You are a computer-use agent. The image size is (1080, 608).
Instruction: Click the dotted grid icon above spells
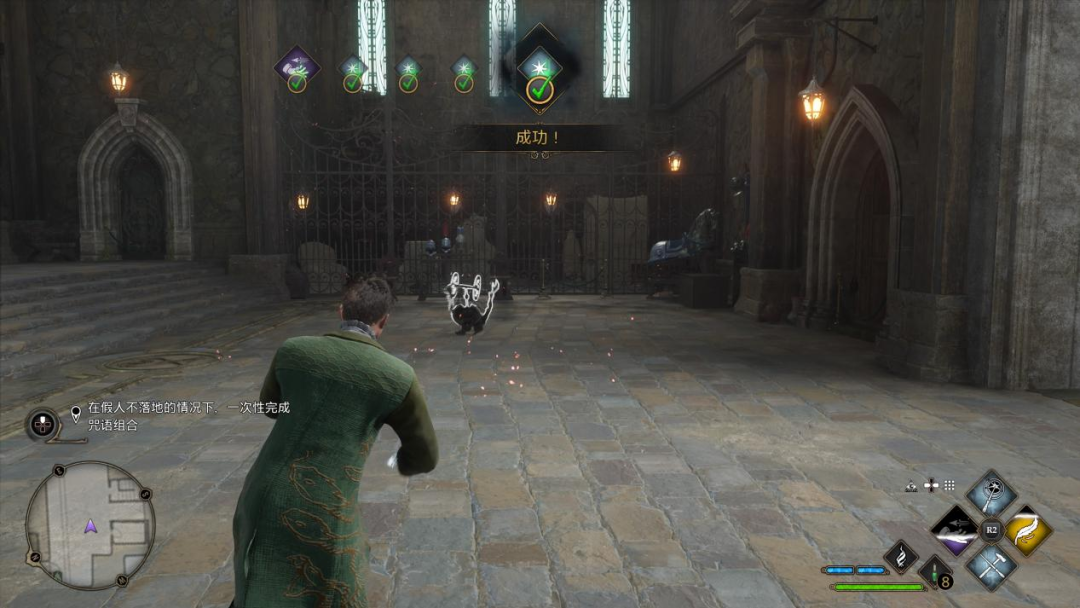coord(949,486)
